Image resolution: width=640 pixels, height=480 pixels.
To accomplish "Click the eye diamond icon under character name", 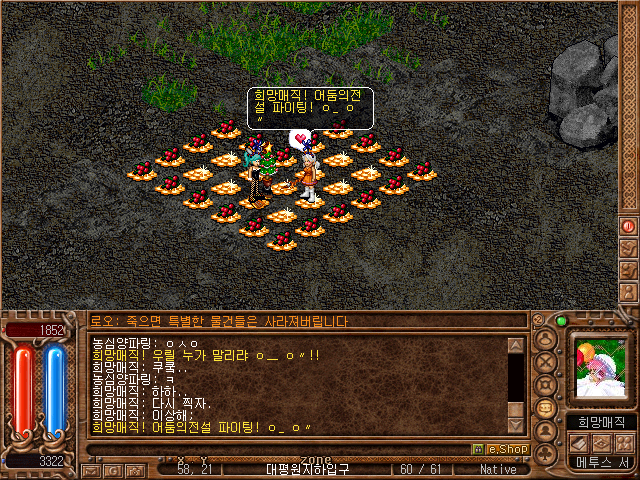I will pyautogui.click(x=602, y=442).
